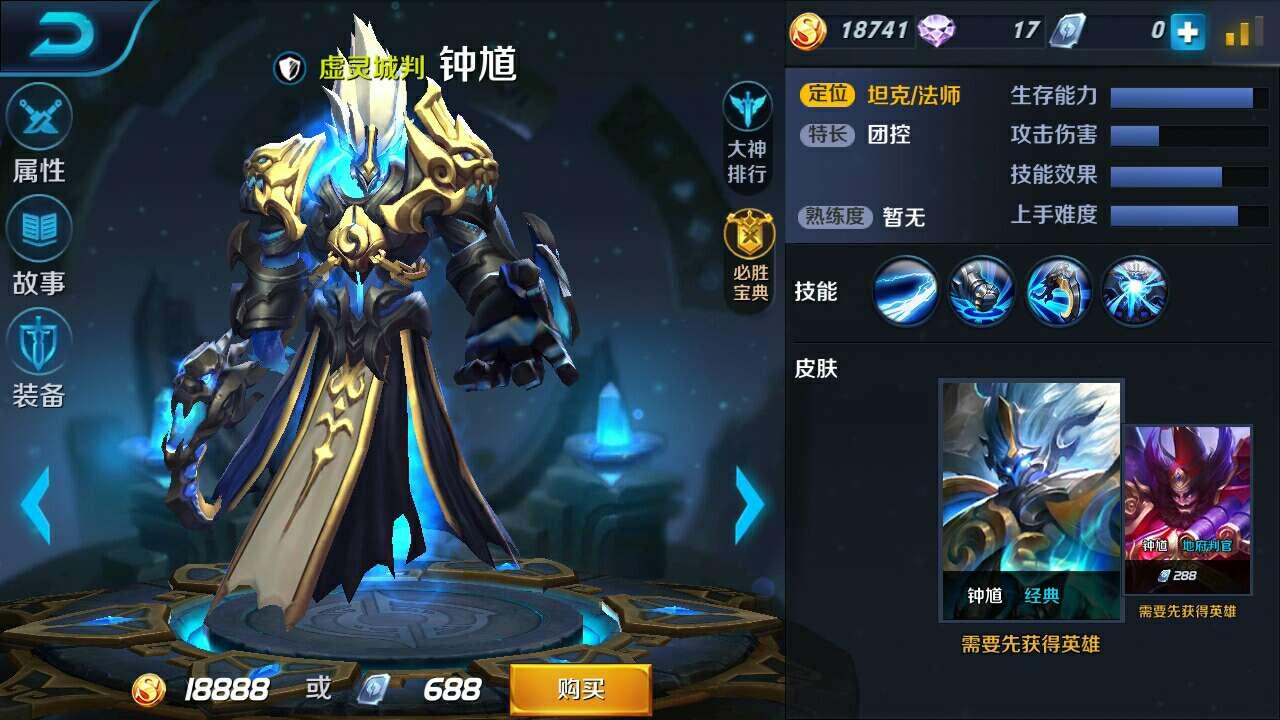Viewport: 1280px width, 720px height.
Task: View the bomb skill icon
Action: pos(981,291)
